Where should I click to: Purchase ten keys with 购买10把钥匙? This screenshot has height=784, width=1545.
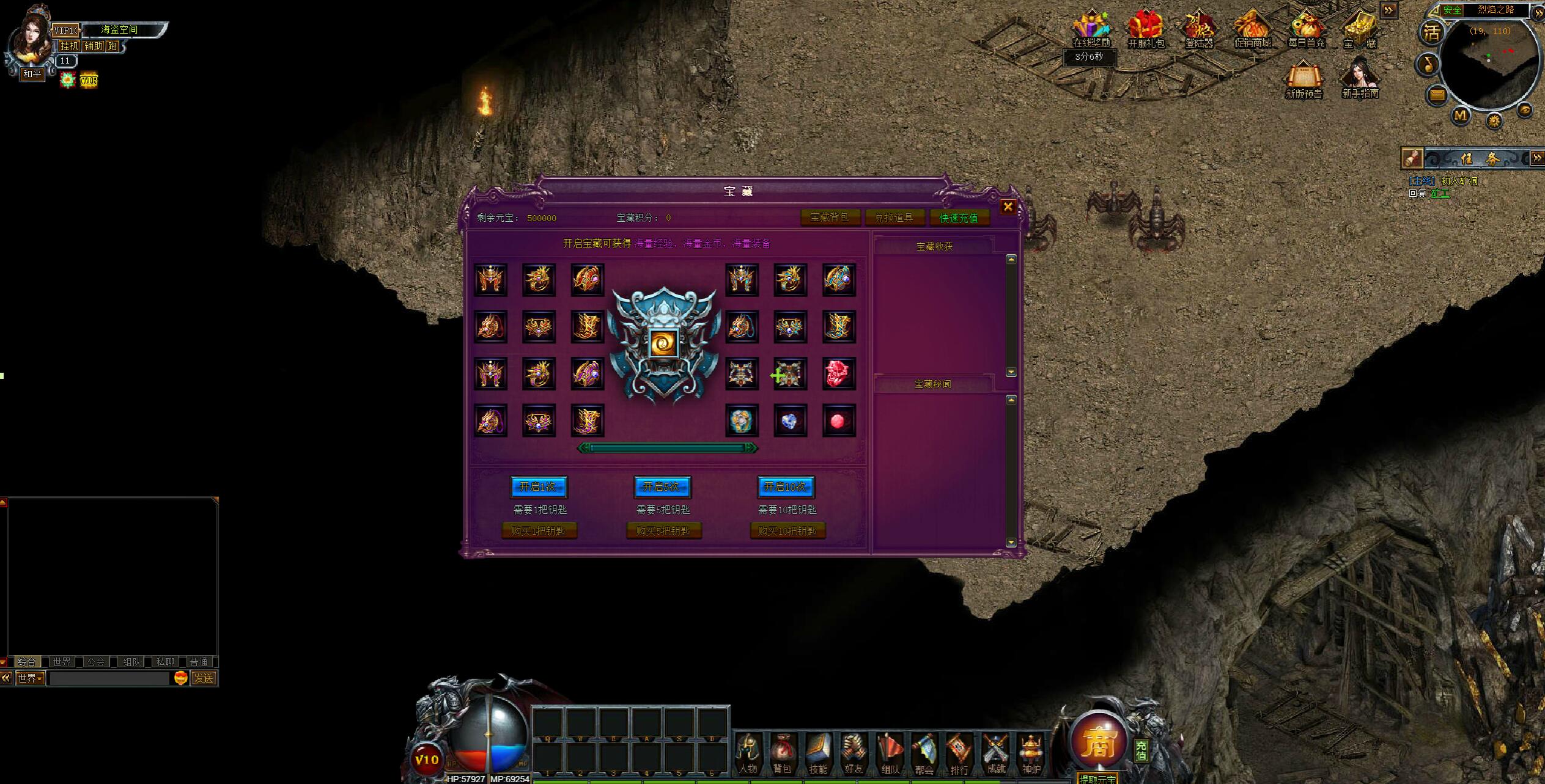[x=787, y=531]
